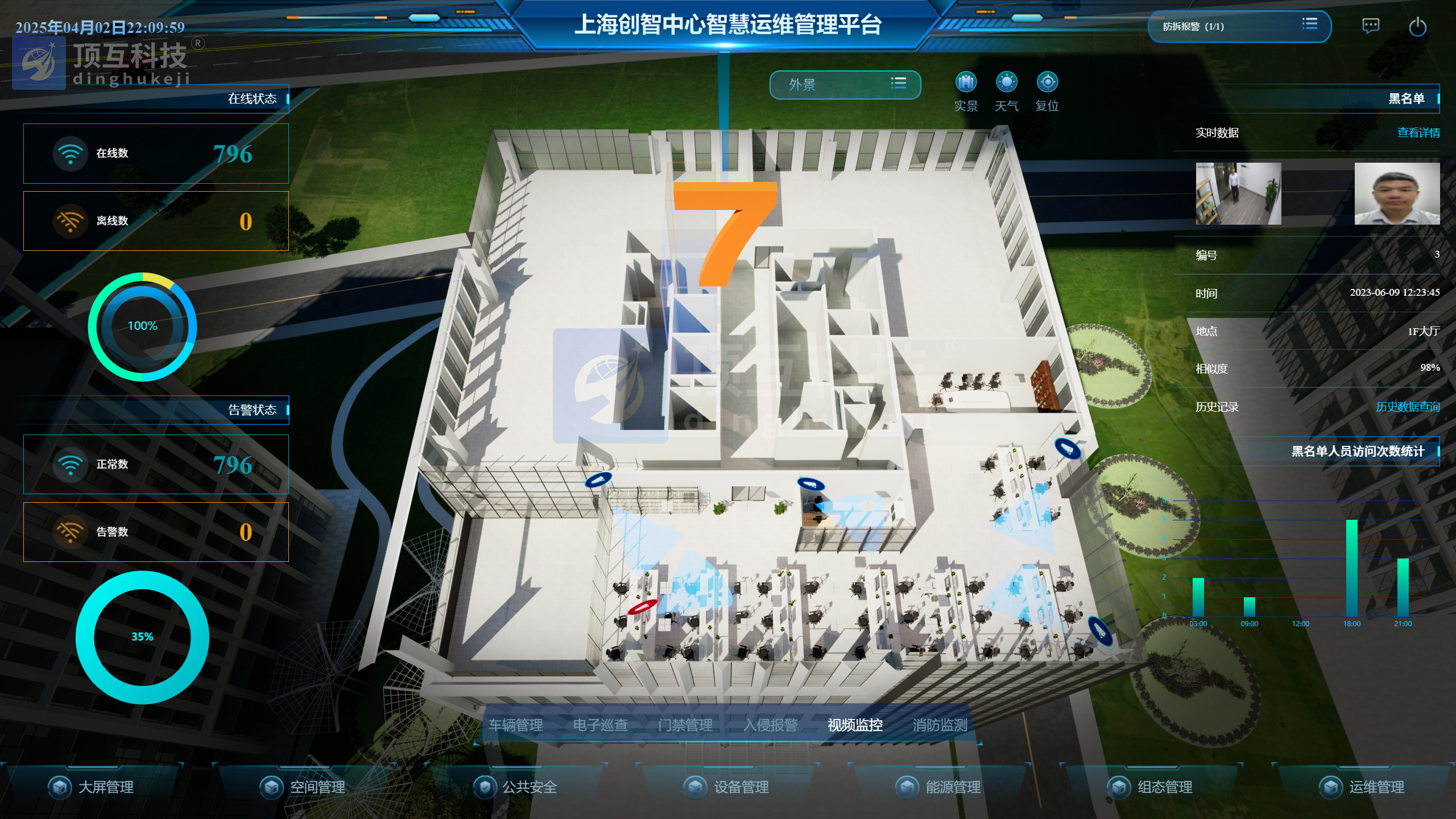1456x819 pixels.
Task: Reset the camera with 复位
Action: tap(1047, 83)
